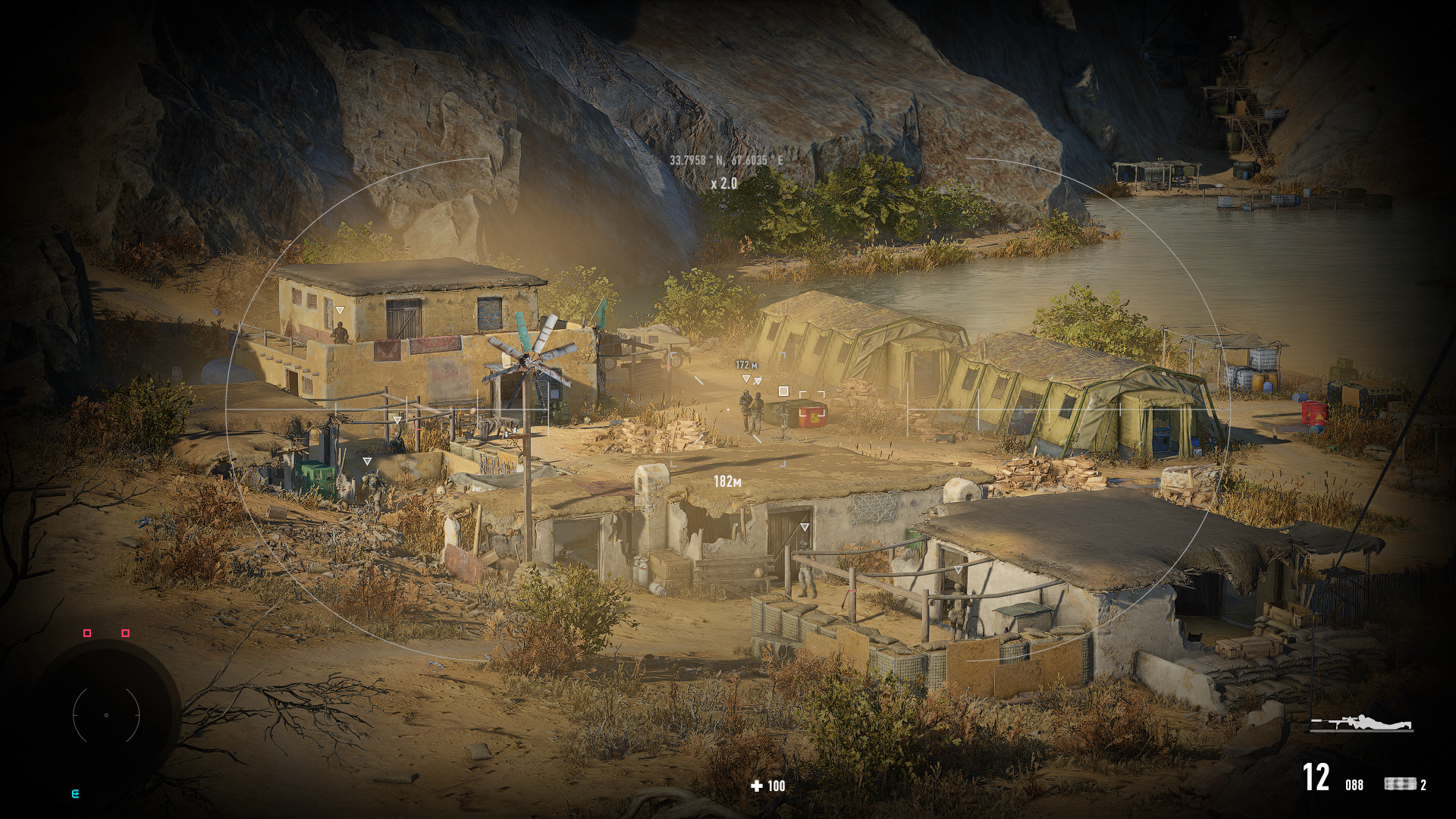Select the gadget icon beside the ammo count
This screenshot has height=819, width=1456.
[x=1399, y=784]
